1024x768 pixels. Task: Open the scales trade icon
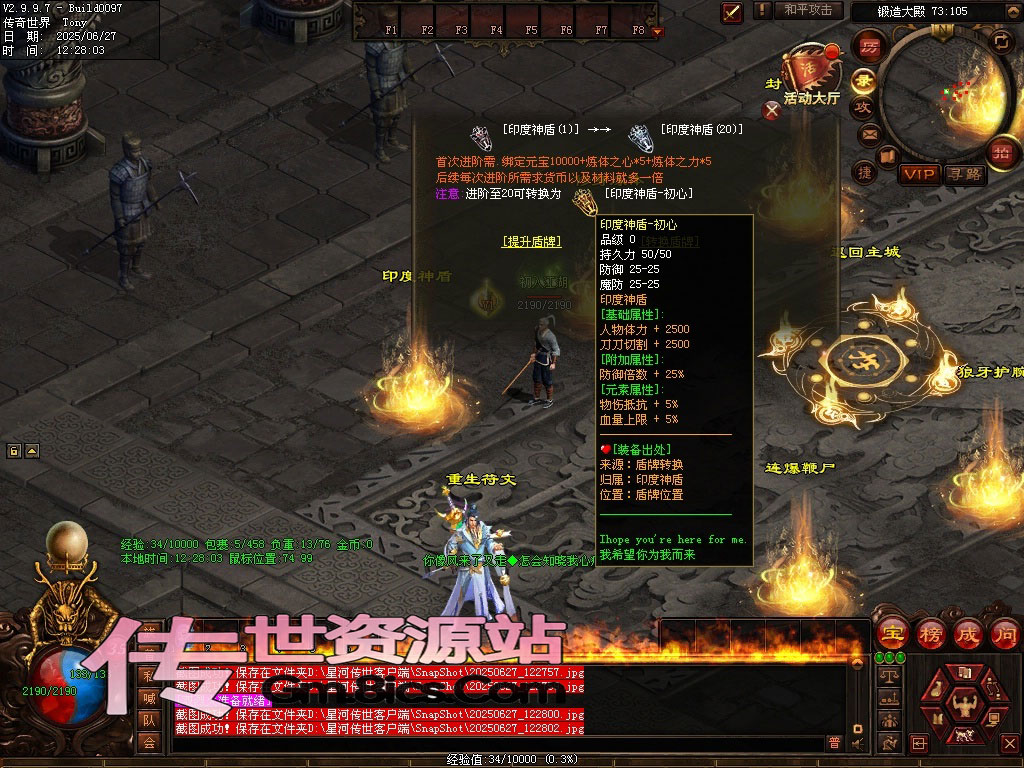[889, 678]
